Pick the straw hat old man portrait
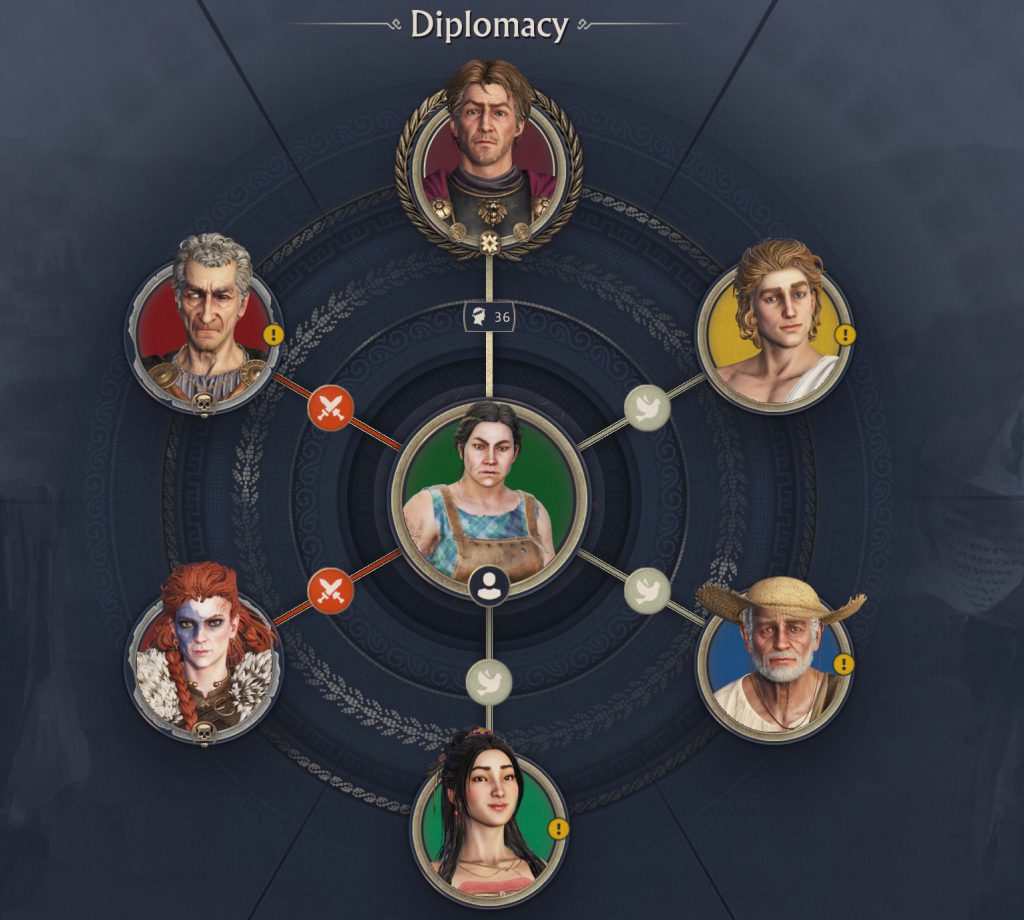The width and height of the screenshot is (1024, 920). (x=776, y=655)
